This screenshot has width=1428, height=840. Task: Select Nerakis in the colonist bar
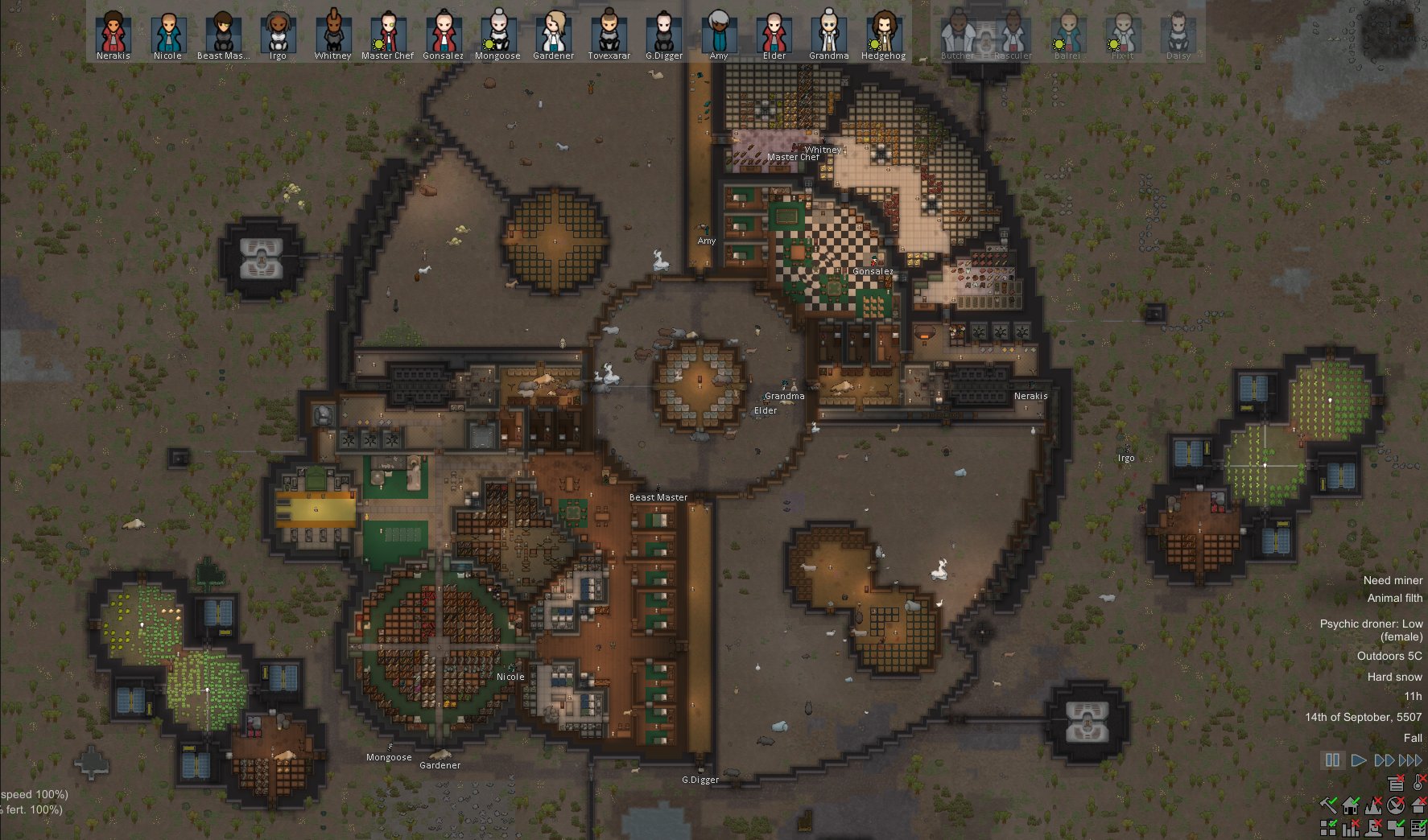tap(113, 32)
